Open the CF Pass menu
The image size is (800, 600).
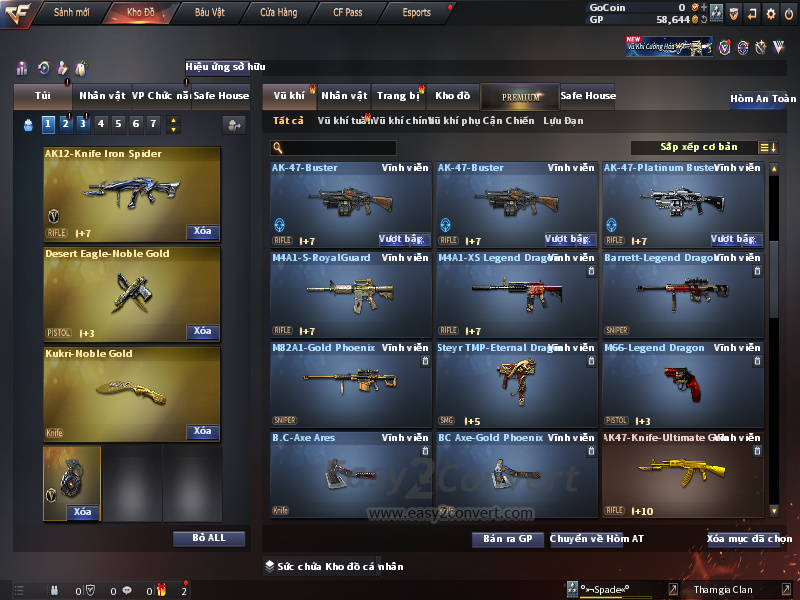coord(350,13)
